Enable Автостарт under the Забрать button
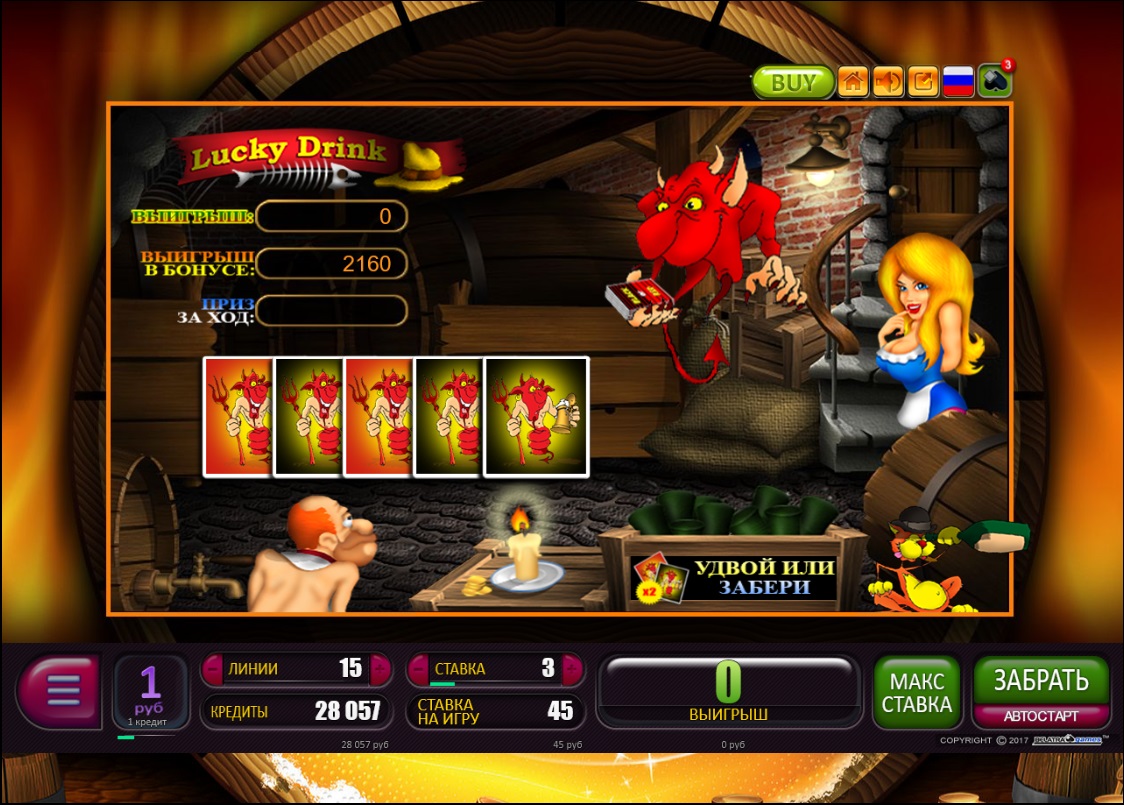The image size is (1124, 805). pyautogui.click(x=1040, y=716)
